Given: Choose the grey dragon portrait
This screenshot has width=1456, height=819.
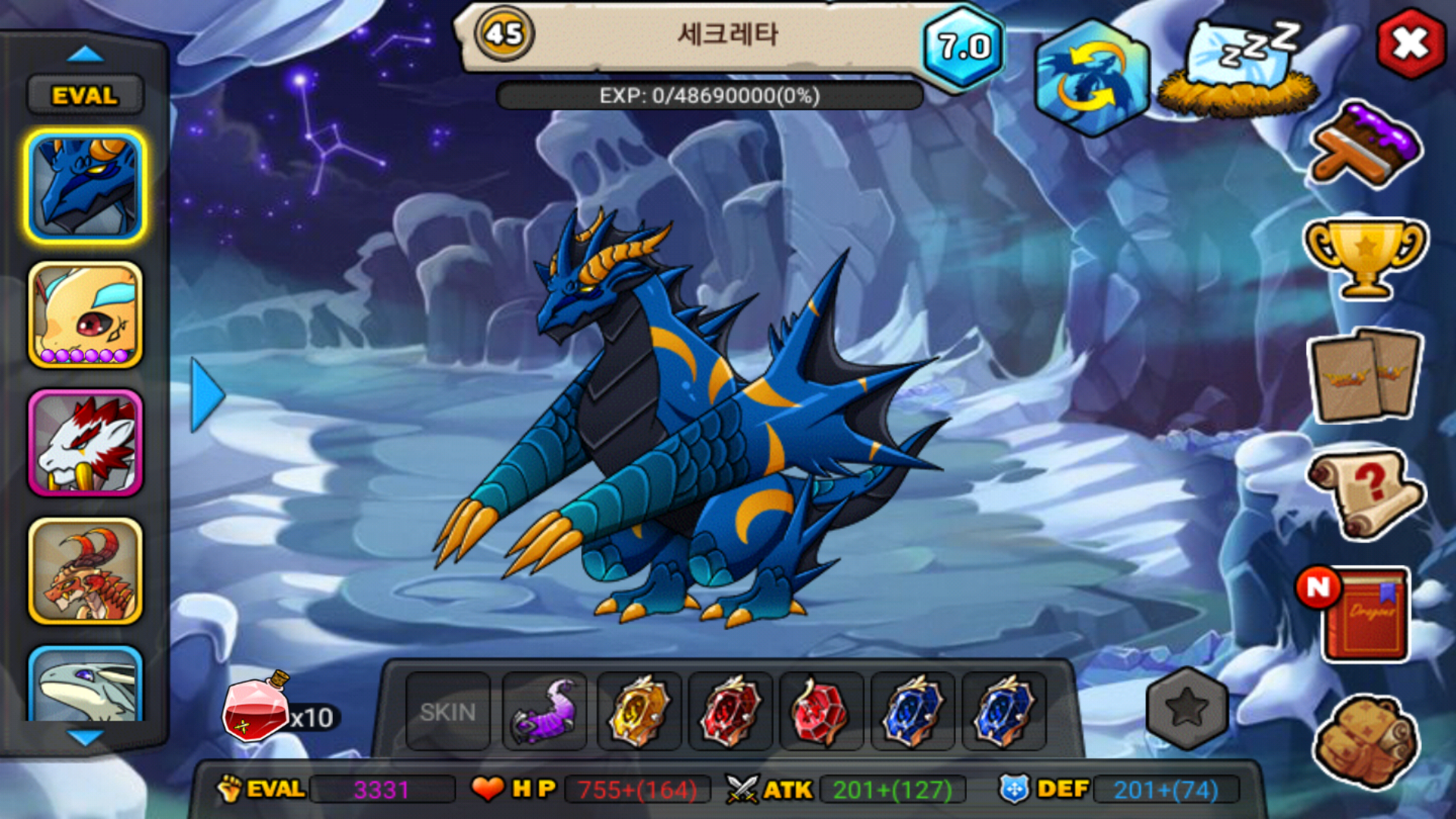Looking at the screenshot, I should point(86,685).
